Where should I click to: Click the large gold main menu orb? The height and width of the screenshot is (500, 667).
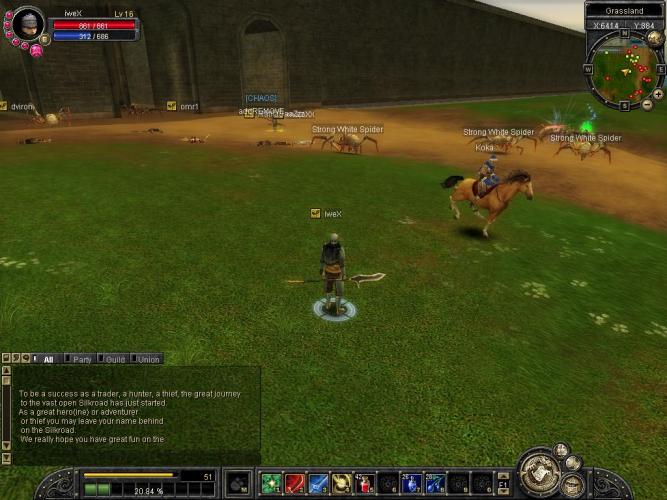point(541,472)
